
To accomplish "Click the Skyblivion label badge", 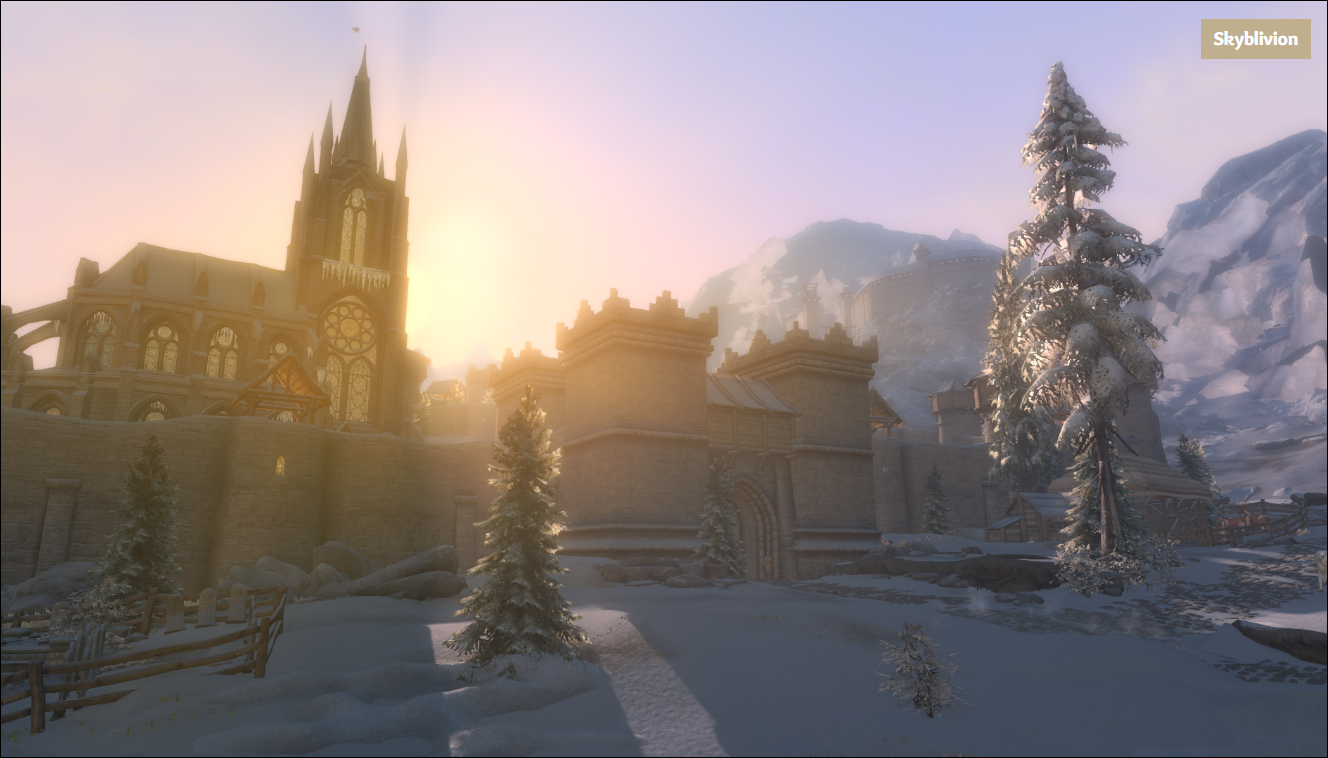I will pyautogui.click(x=1255, y=39).
